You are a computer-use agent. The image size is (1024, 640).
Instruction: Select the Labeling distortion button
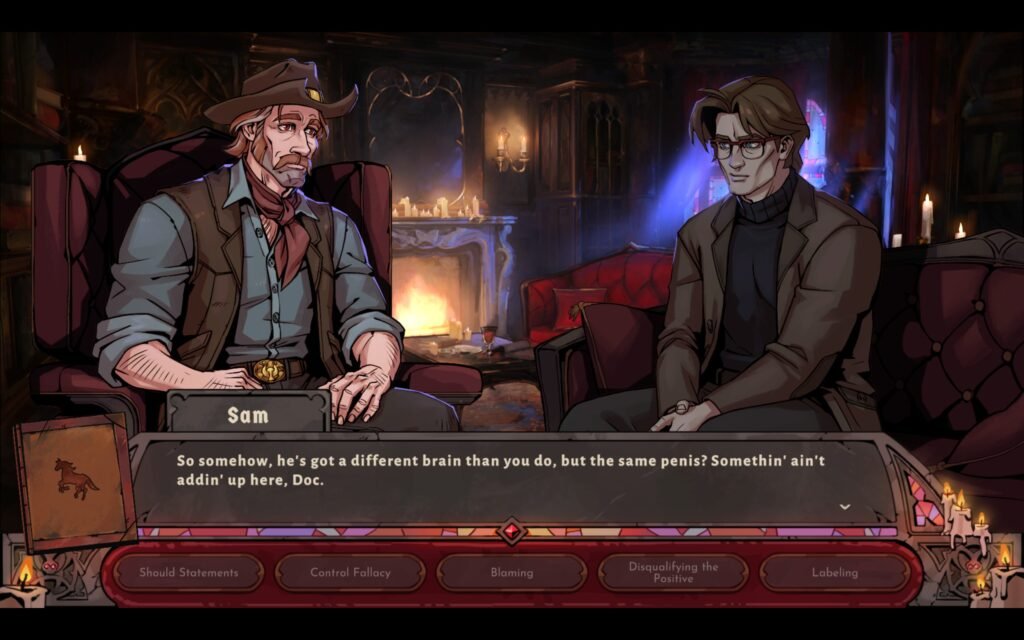[834, 573]
